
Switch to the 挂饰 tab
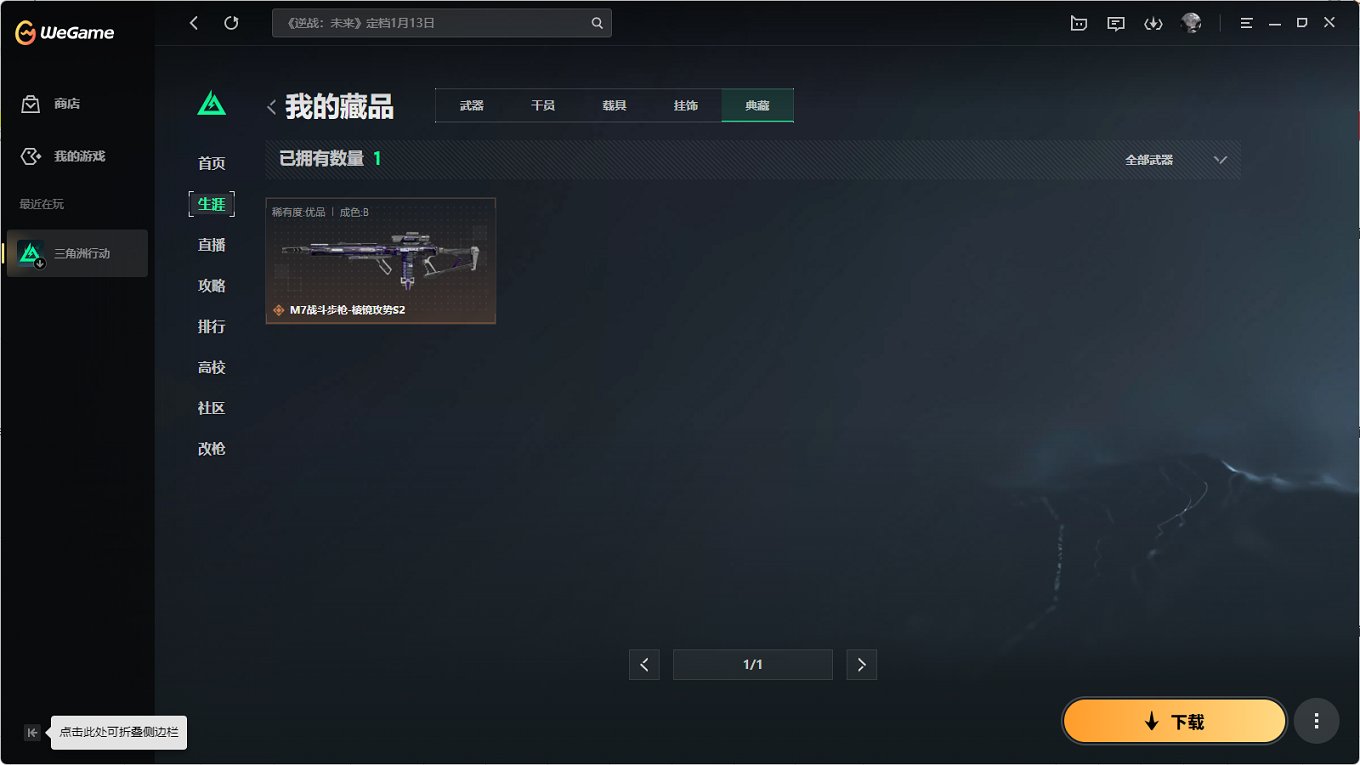(x=686, y=104)
